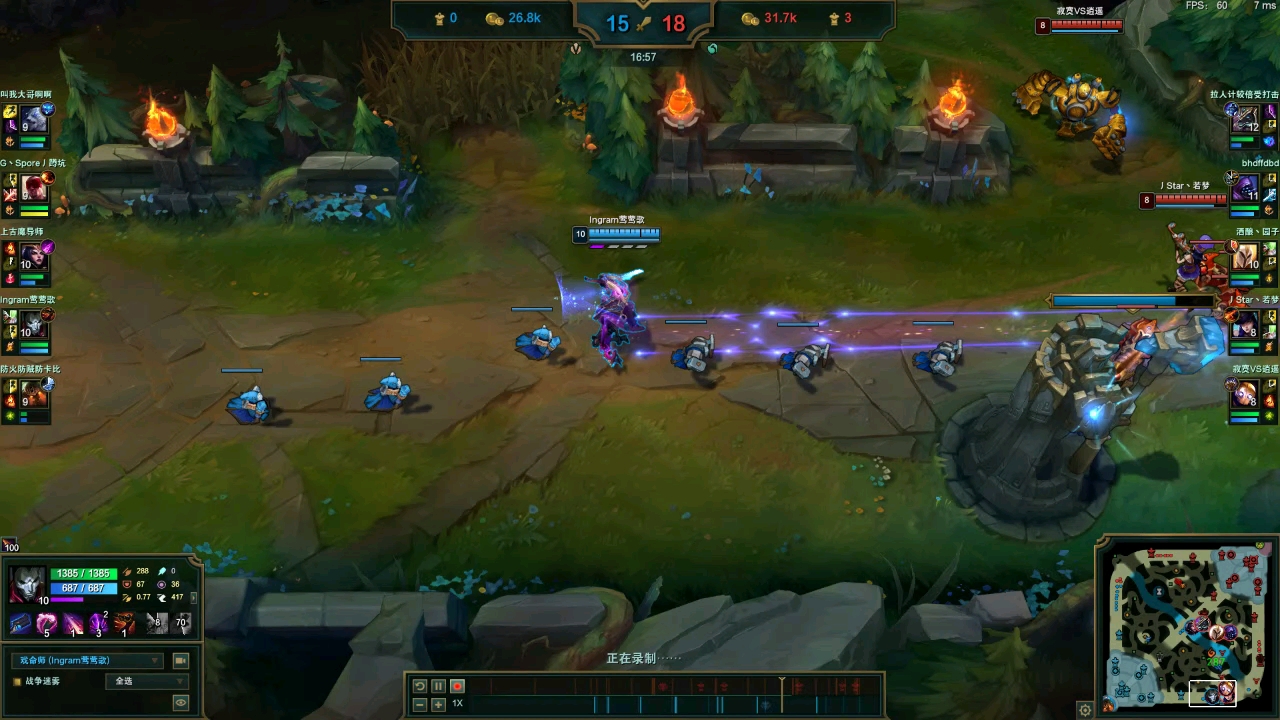Screen dimensions: 1280x720
Task: Click the pink rose ability icon
Action: 46,625
